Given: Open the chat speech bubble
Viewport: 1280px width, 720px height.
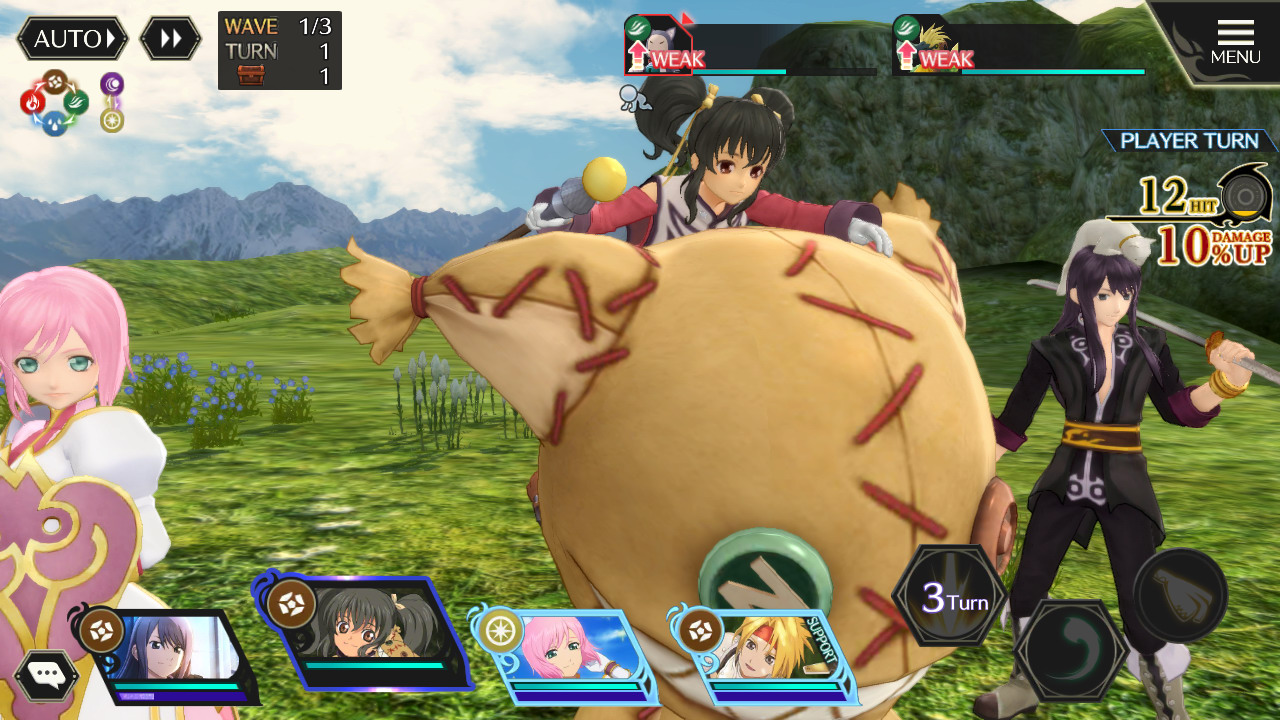Looking at the screenshot, I should click(46, 675).
